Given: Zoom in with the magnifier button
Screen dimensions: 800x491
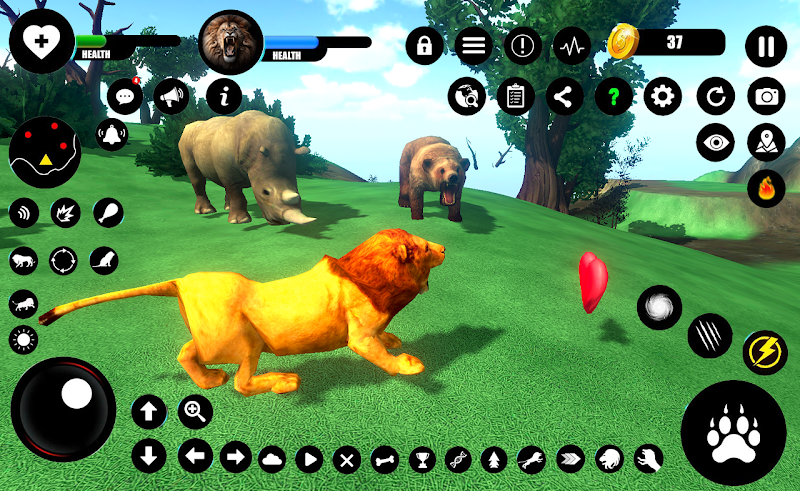Looking at the screenshot, I should [x=195, y=410].
